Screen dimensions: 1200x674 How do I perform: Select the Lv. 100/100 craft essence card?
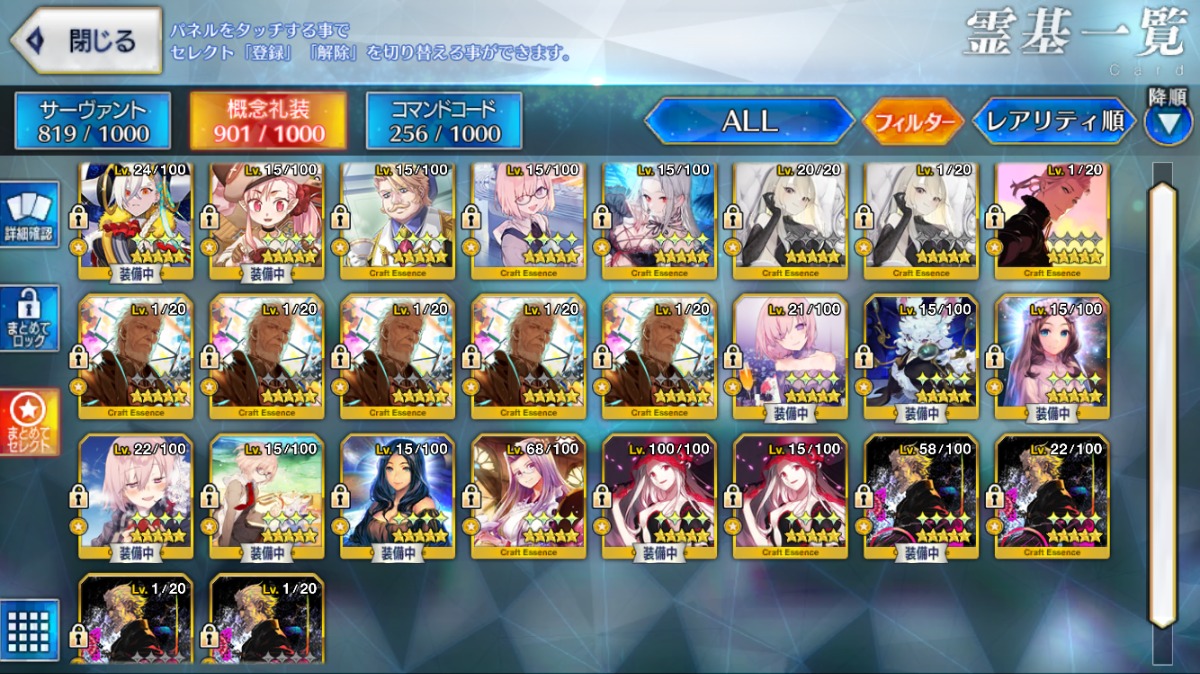coord(659,495)
